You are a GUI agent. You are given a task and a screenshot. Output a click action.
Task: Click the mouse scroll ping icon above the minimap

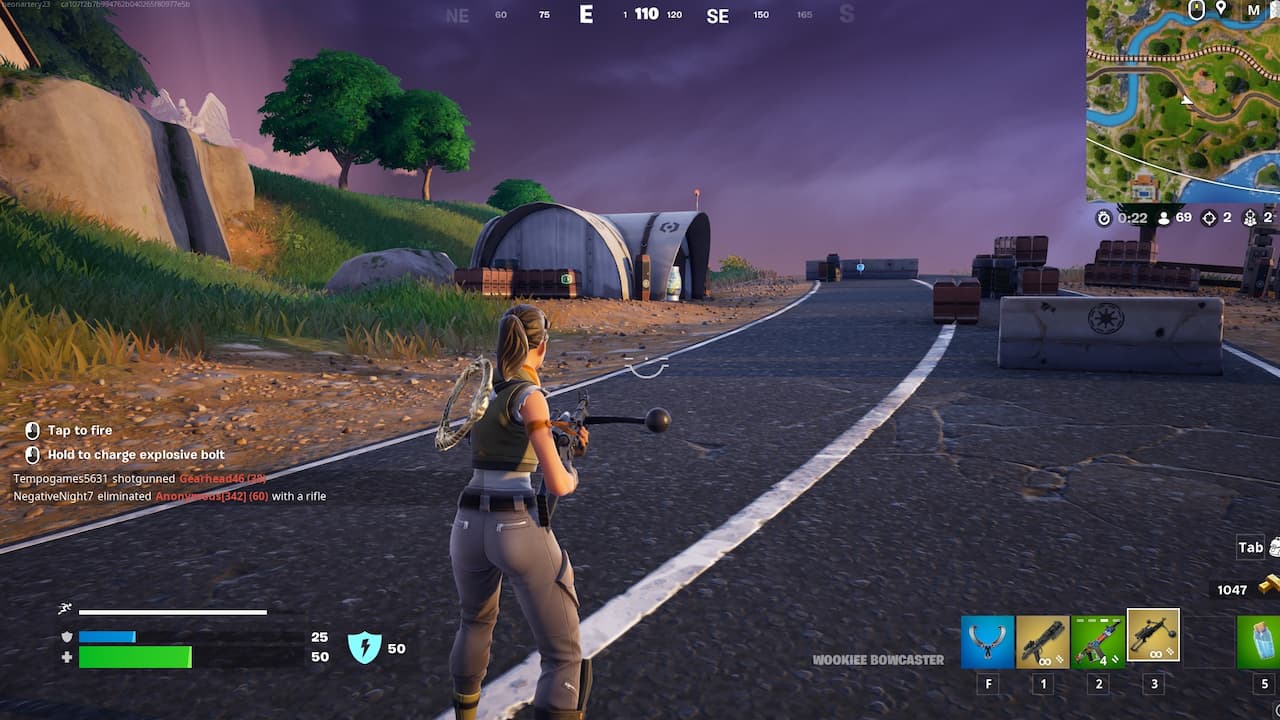pyautogui.click(x=1196, y=9)
